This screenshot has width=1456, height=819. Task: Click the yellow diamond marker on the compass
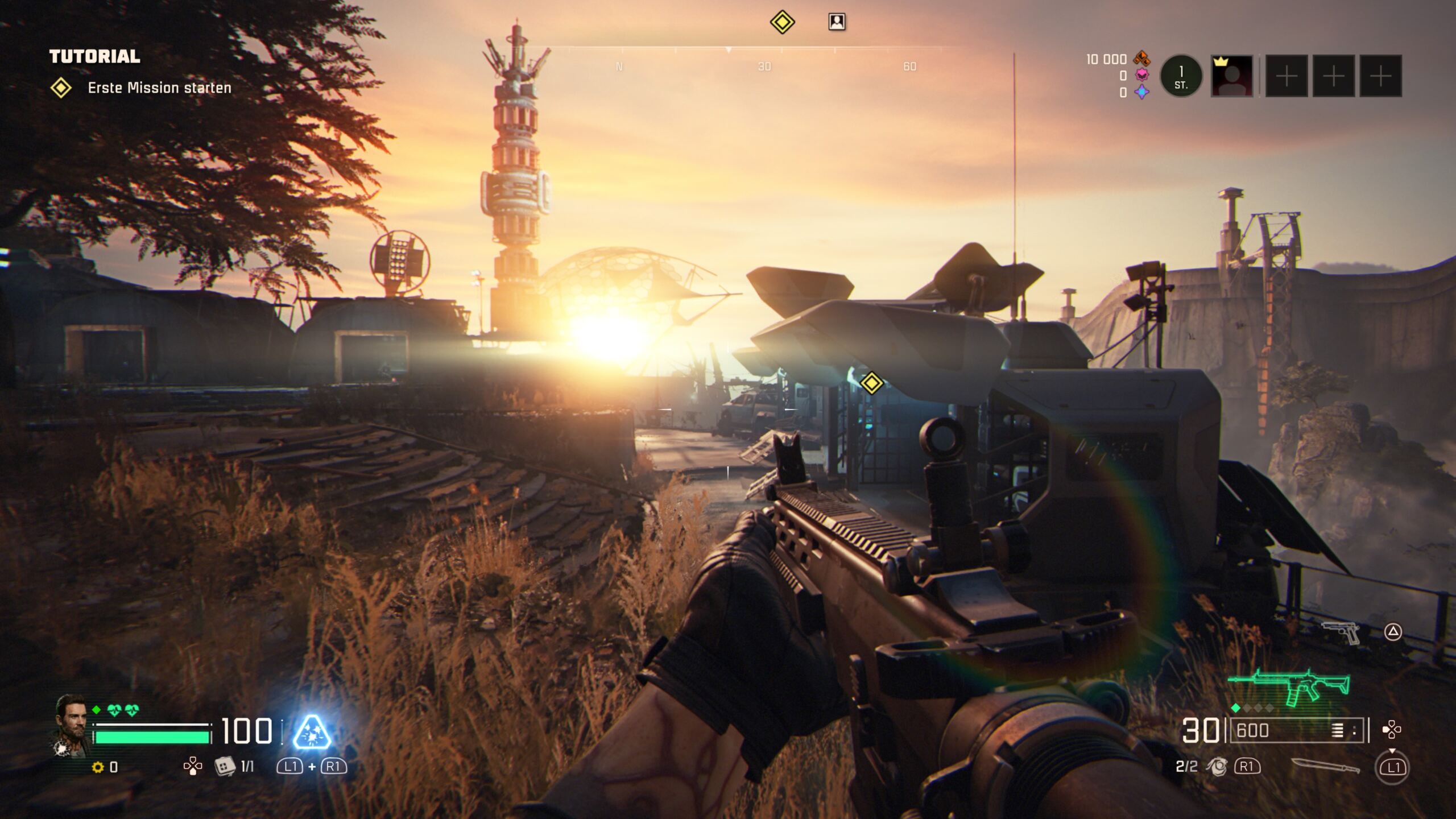click(782, 22)
